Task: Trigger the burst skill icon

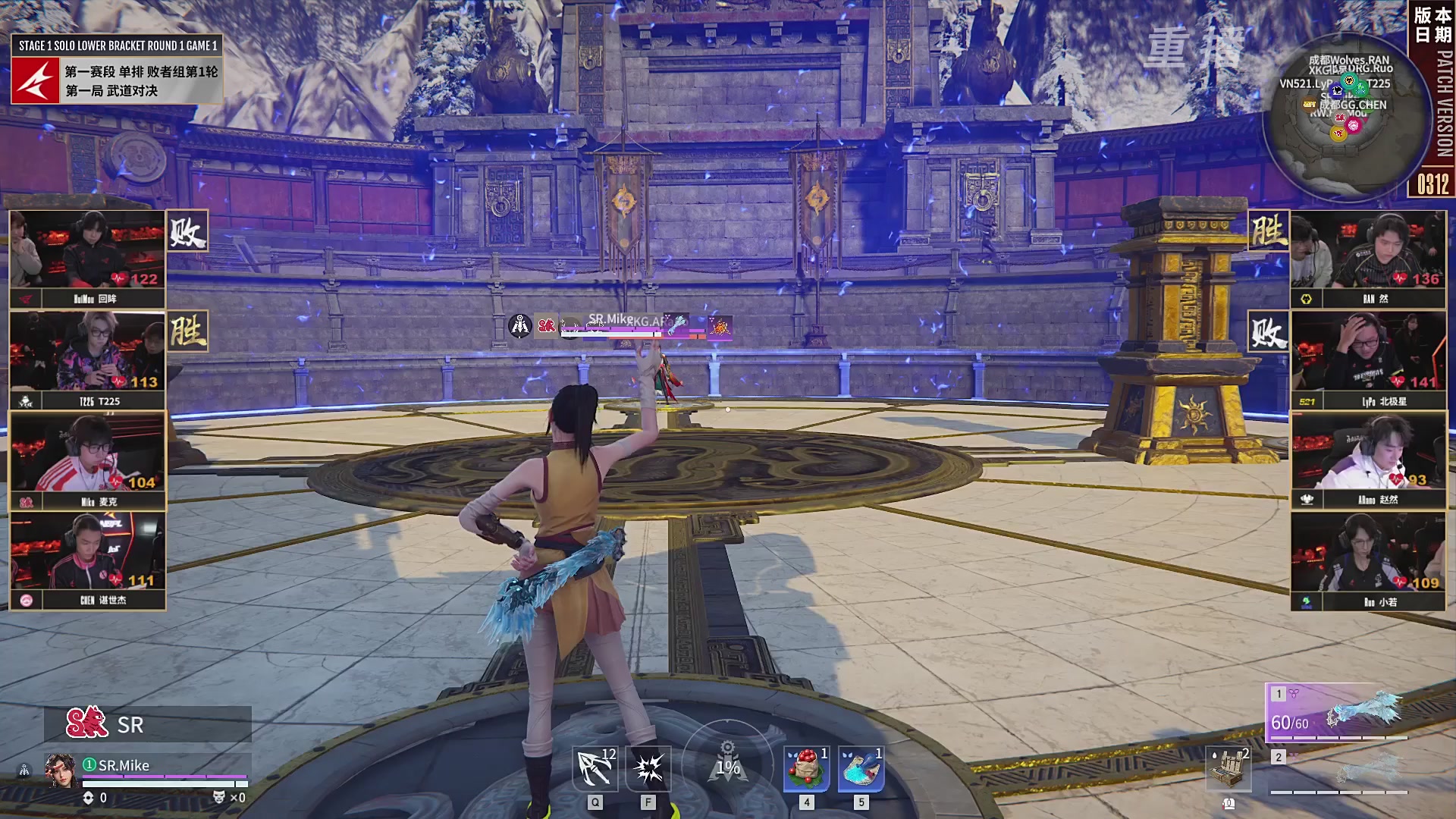Action: pyautogui.click(x=648, y=769)
